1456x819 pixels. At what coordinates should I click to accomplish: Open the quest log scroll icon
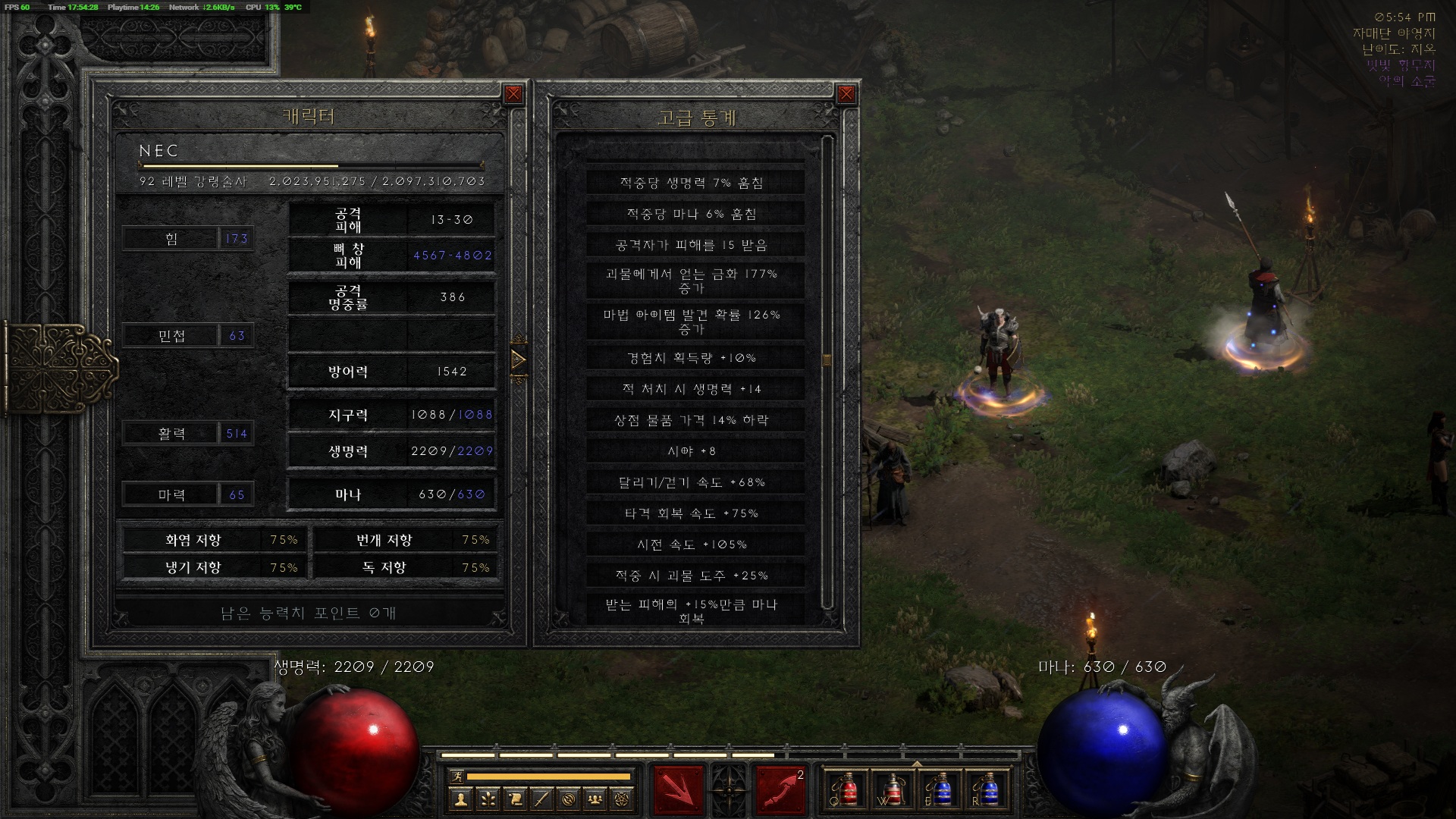[x=515, y=799]
